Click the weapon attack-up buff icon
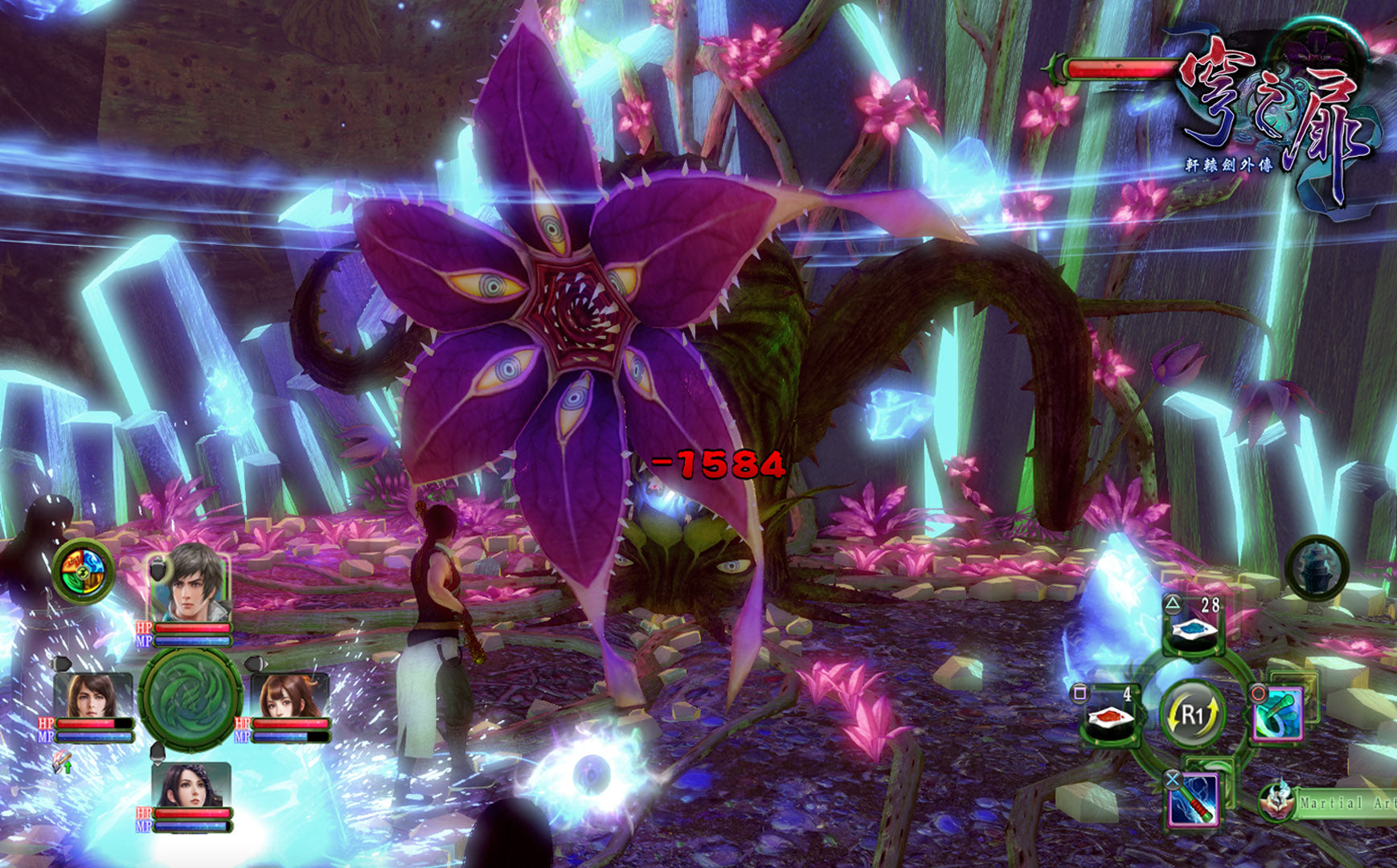The height and width of the screenshot is (868, 1397). tap(62, 762)
